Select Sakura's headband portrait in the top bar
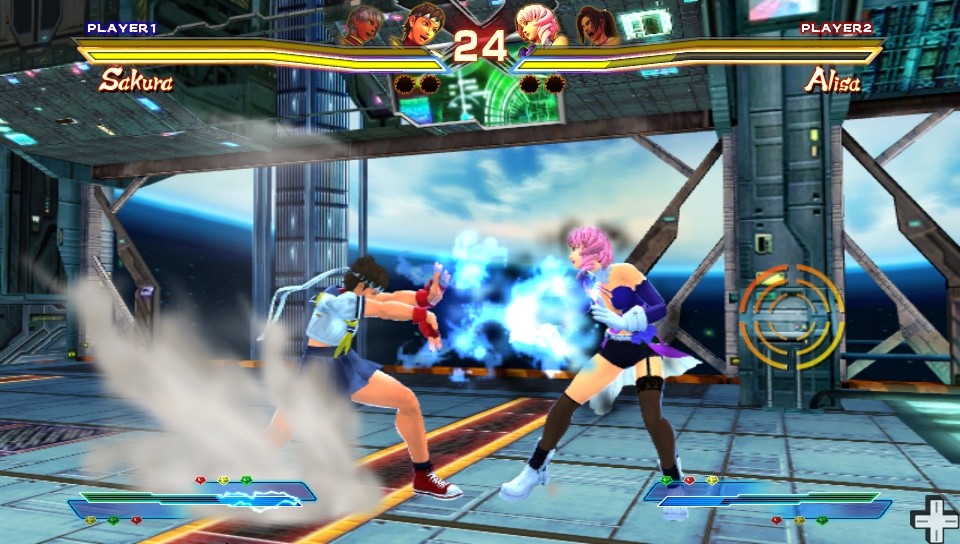Viewport: 960px width, 544px height. 425,24
